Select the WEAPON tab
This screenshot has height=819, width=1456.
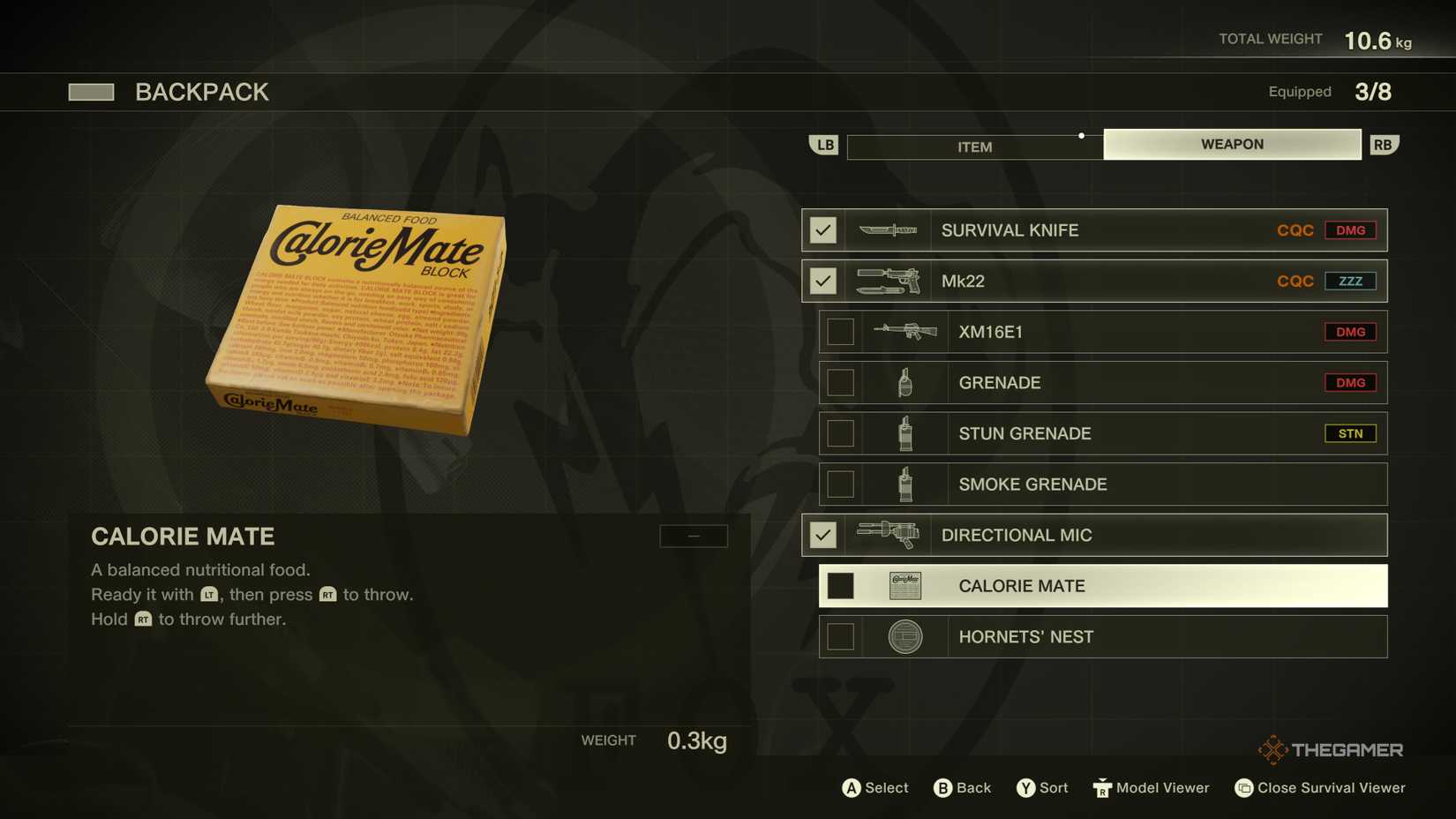point(1231,143)
